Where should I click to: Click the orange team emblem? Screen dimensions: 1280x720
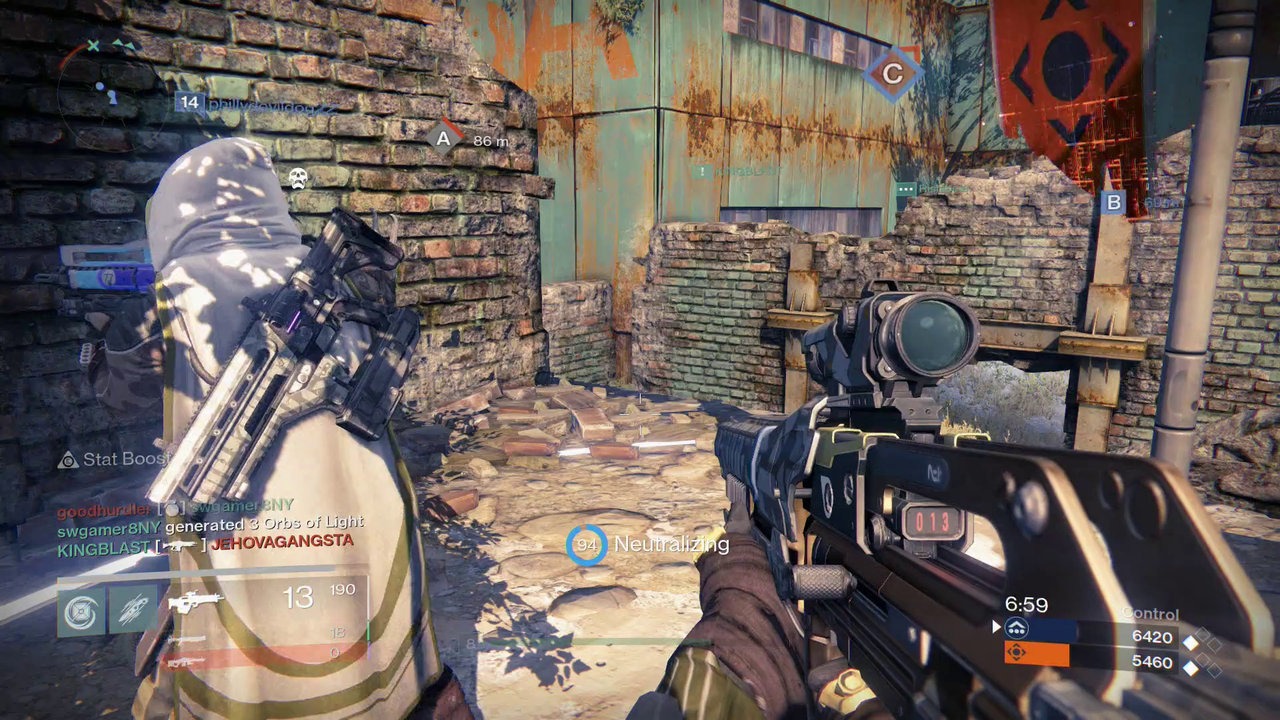click(x=1016, y=654)
